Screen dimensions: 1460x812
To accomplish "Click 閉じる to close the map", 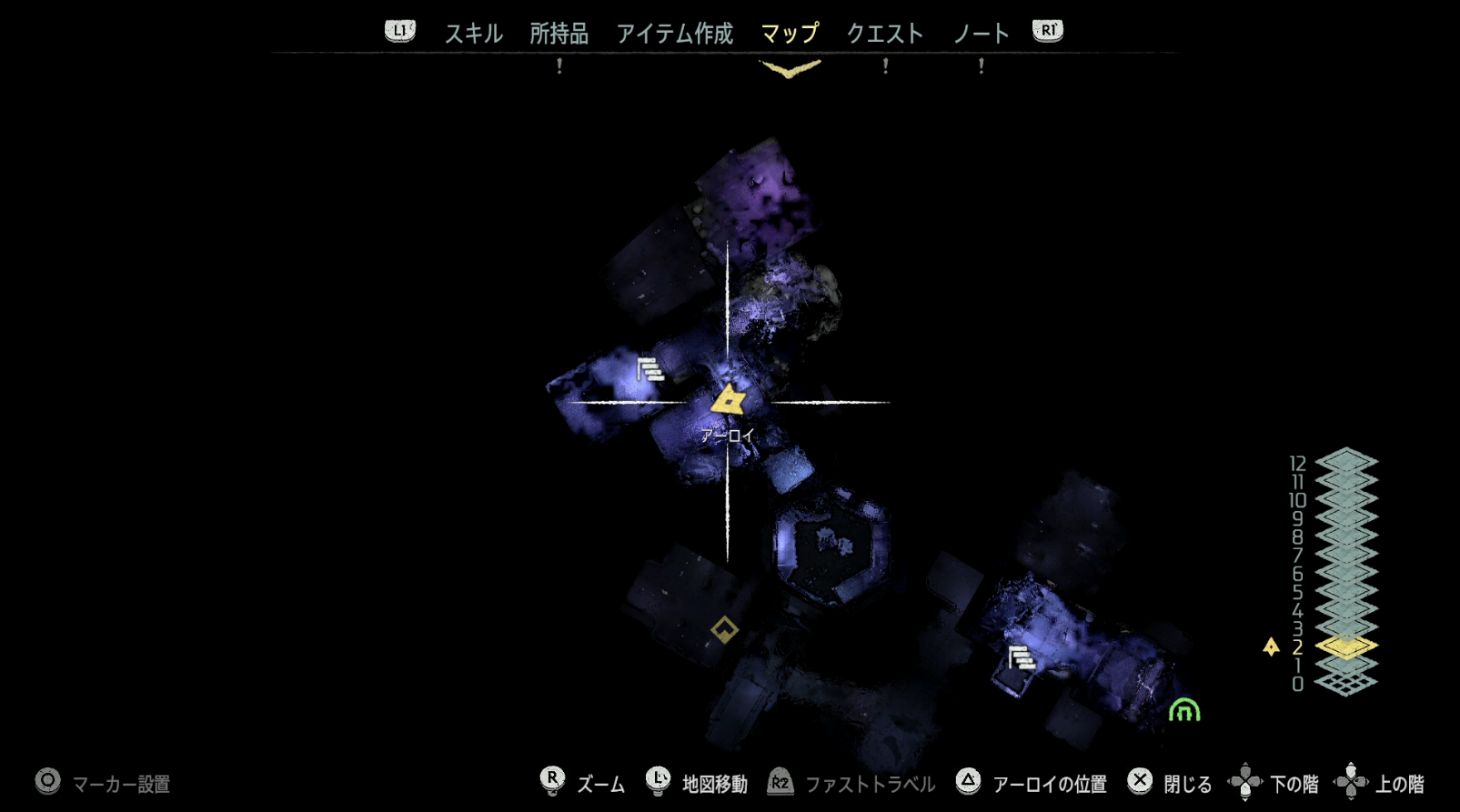I will [1187, 781].
